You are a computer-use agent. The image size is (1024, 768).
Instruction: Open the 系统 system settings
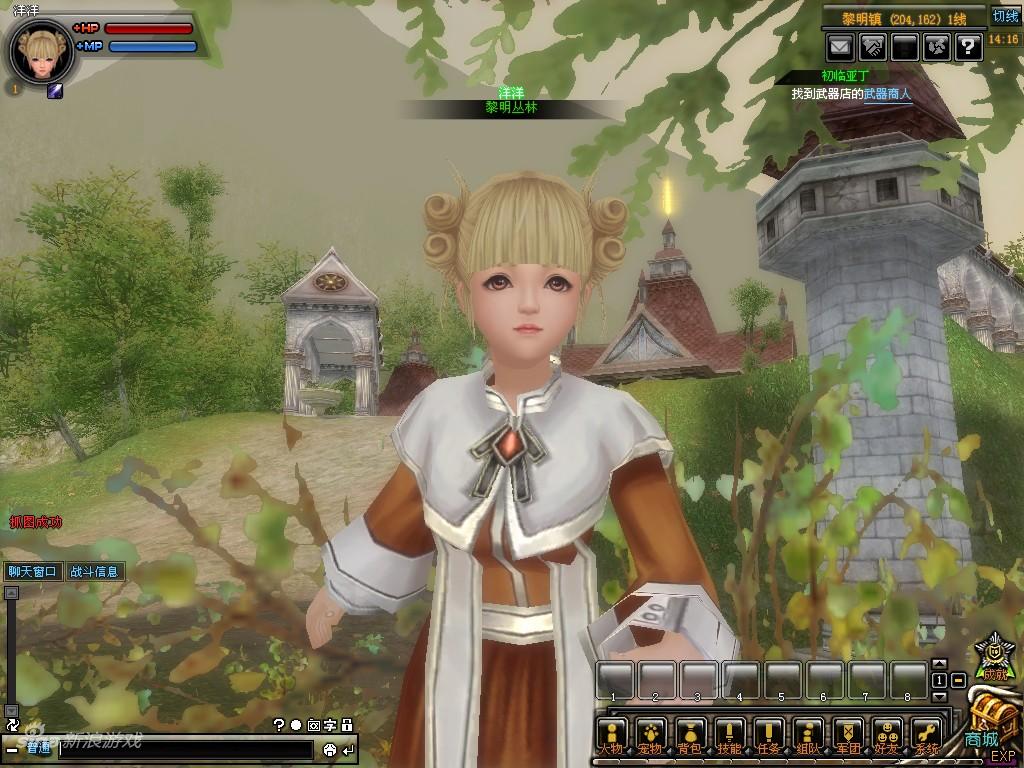coord(926,735)
